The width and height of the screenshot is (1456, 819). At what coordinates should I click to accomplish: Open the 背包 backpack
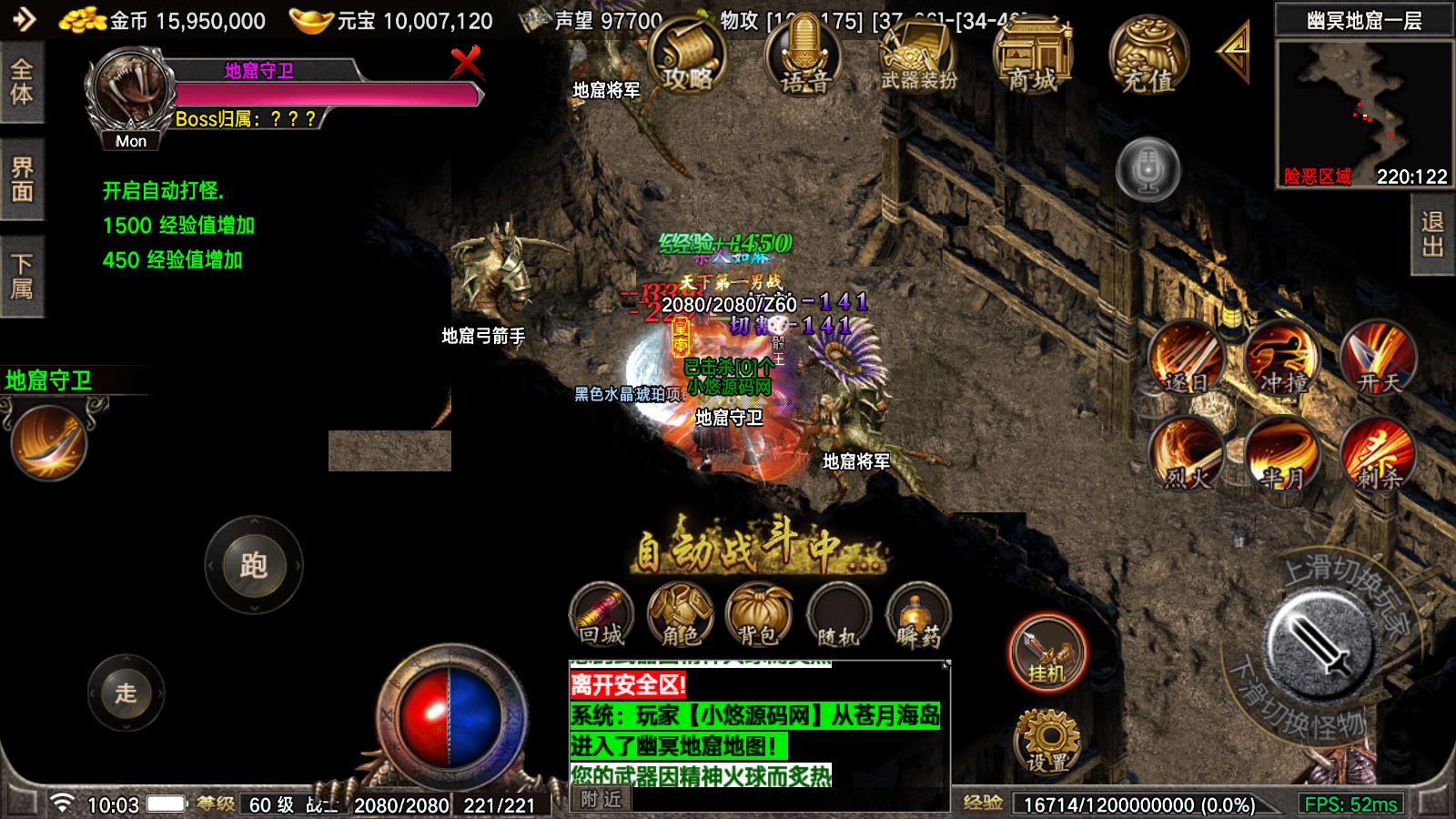759,615
